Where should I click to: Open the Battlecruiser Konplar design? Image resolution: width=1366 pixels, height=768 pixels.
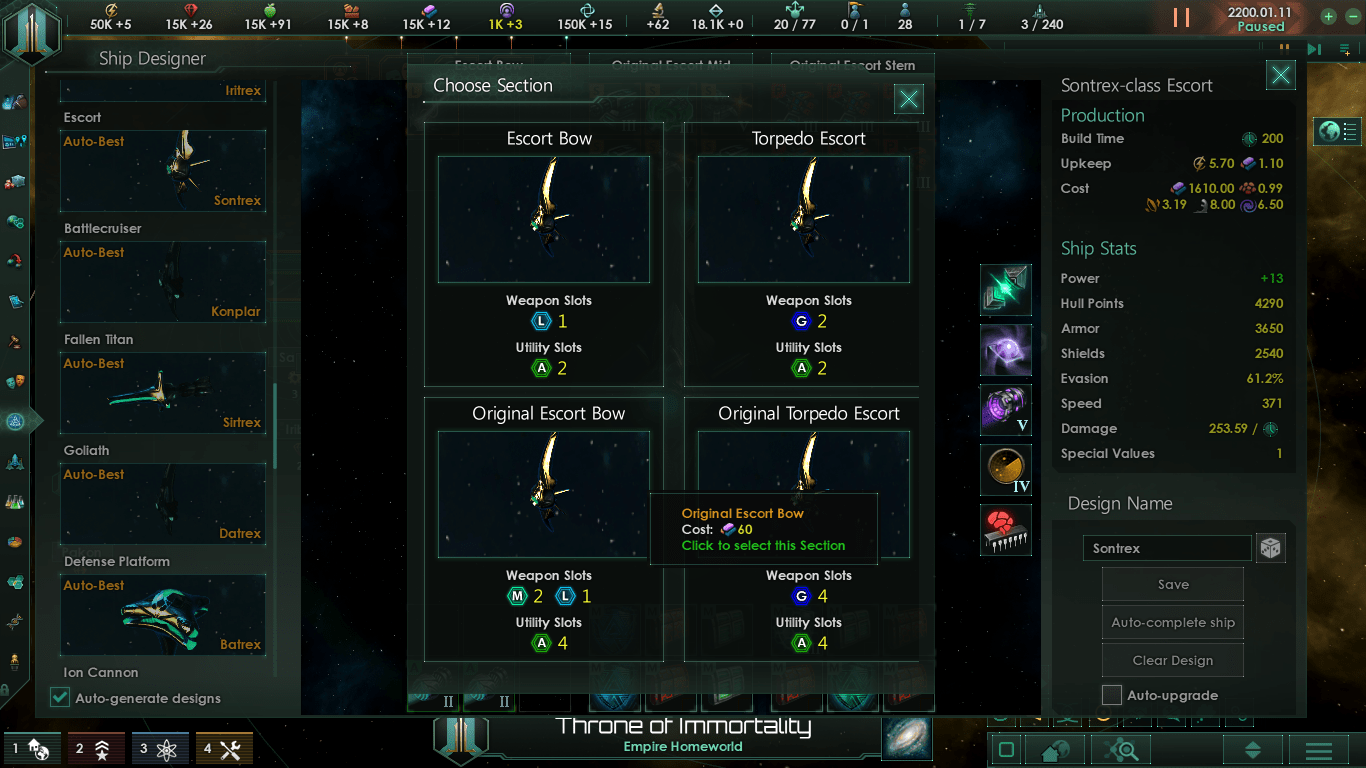(163, 282)
